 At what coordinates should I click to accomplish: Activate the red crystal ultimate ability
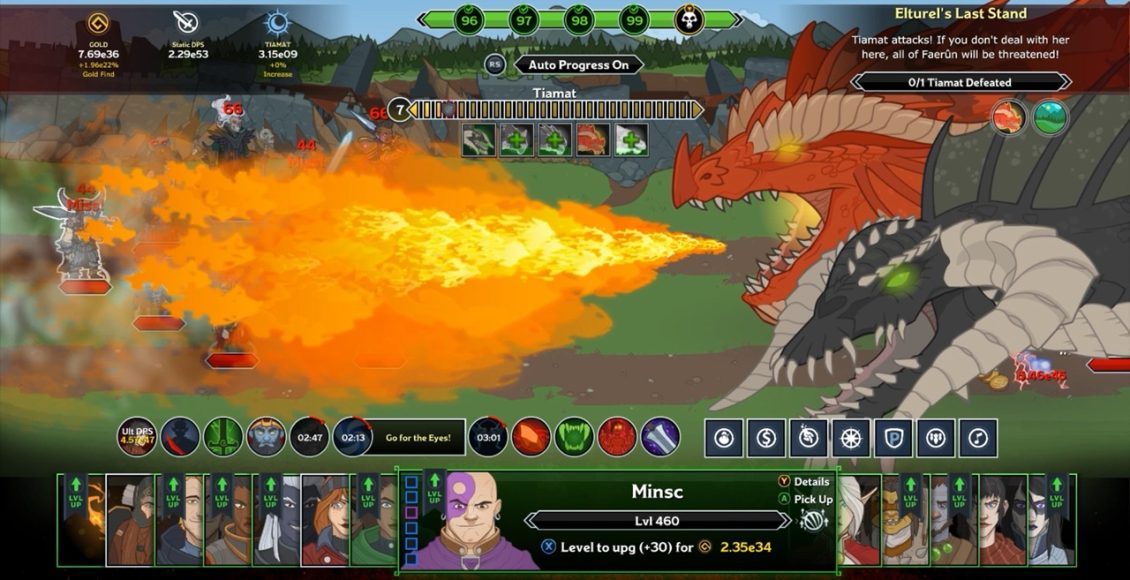click(531, 437)
